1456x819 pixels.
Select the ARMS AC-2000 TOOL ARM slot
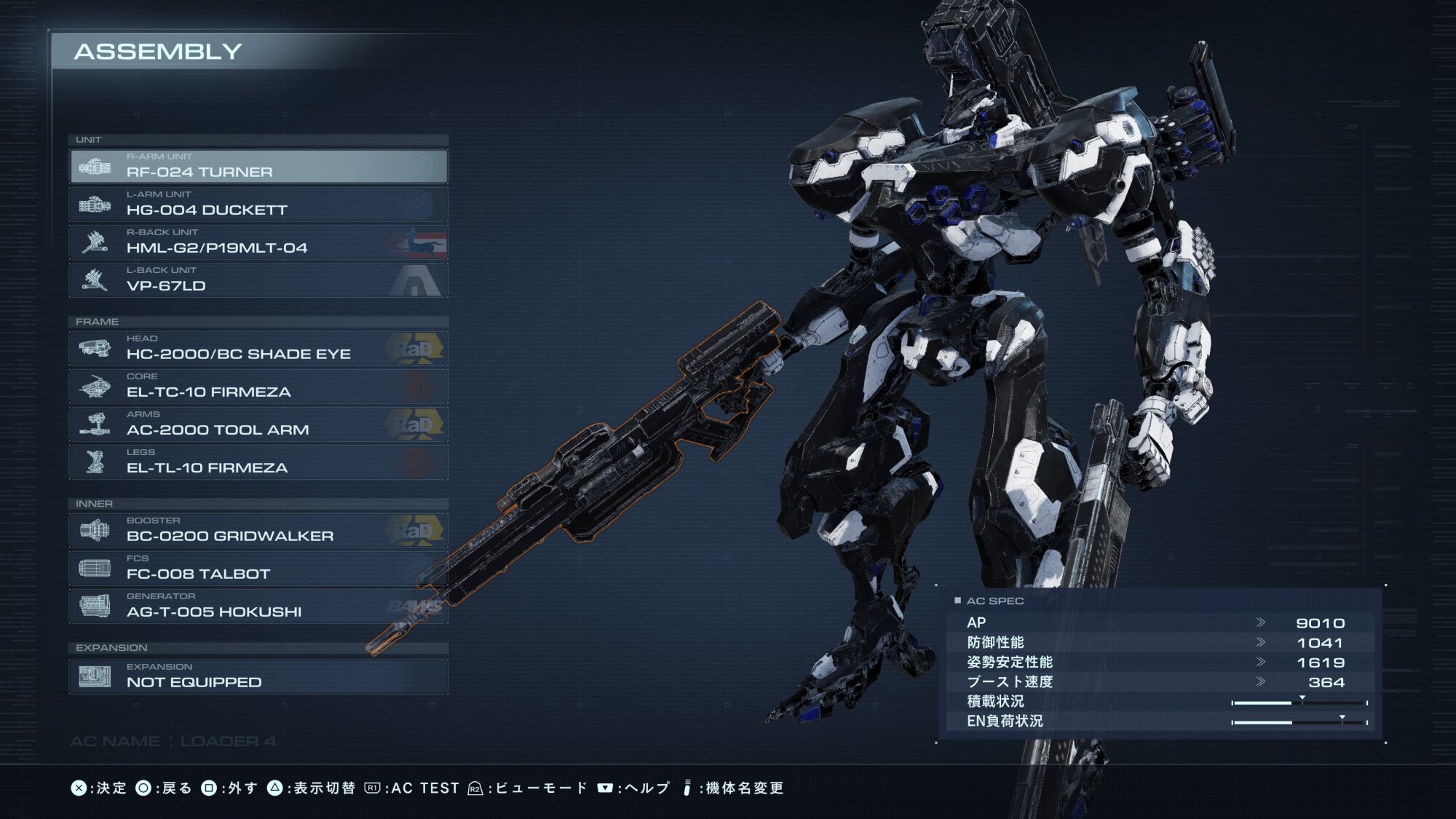pyautogui.click(x=258, y=424)
